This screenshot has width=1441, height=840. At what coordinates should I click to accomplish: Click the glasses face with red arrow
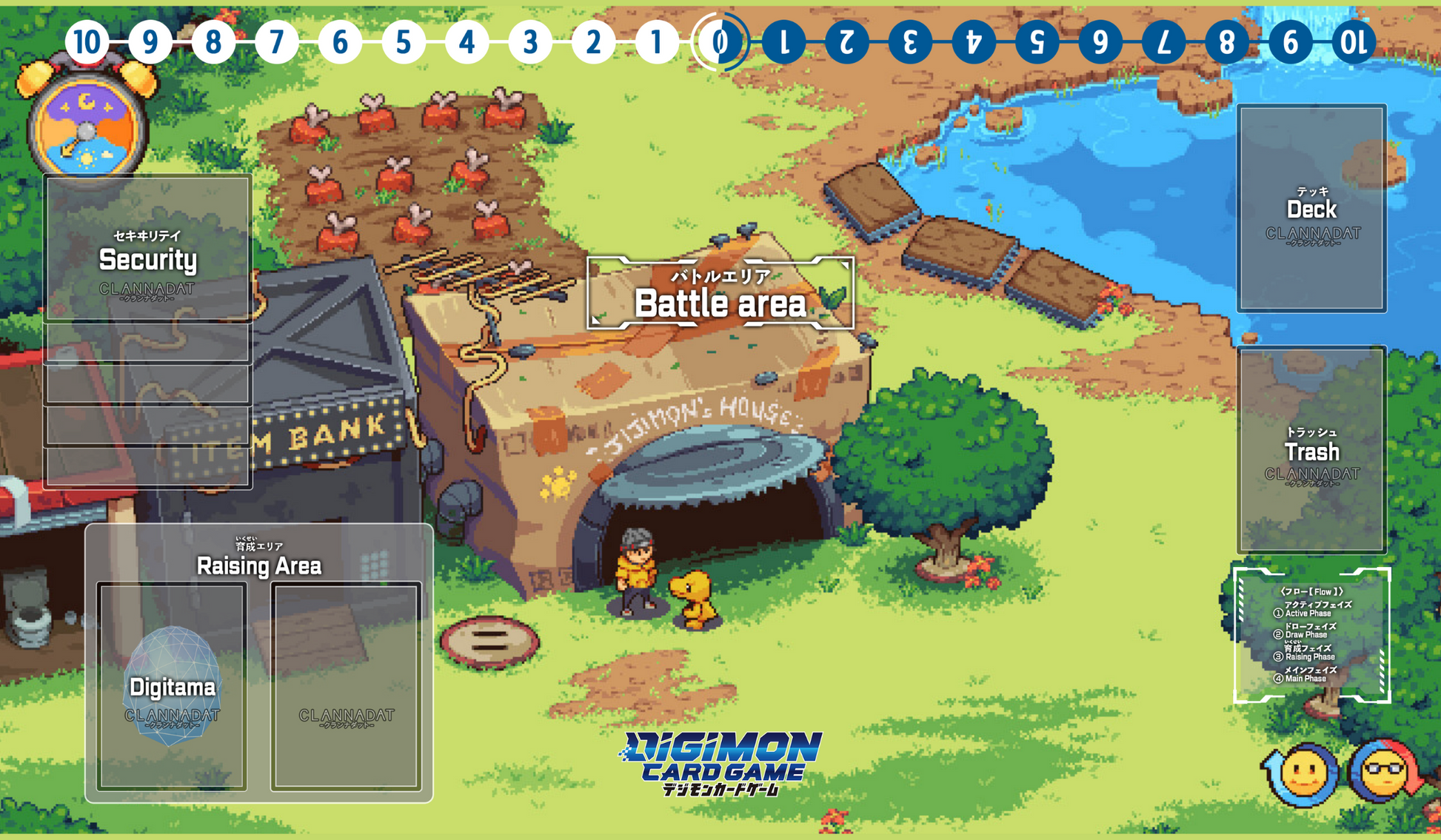coord(1382,774)
